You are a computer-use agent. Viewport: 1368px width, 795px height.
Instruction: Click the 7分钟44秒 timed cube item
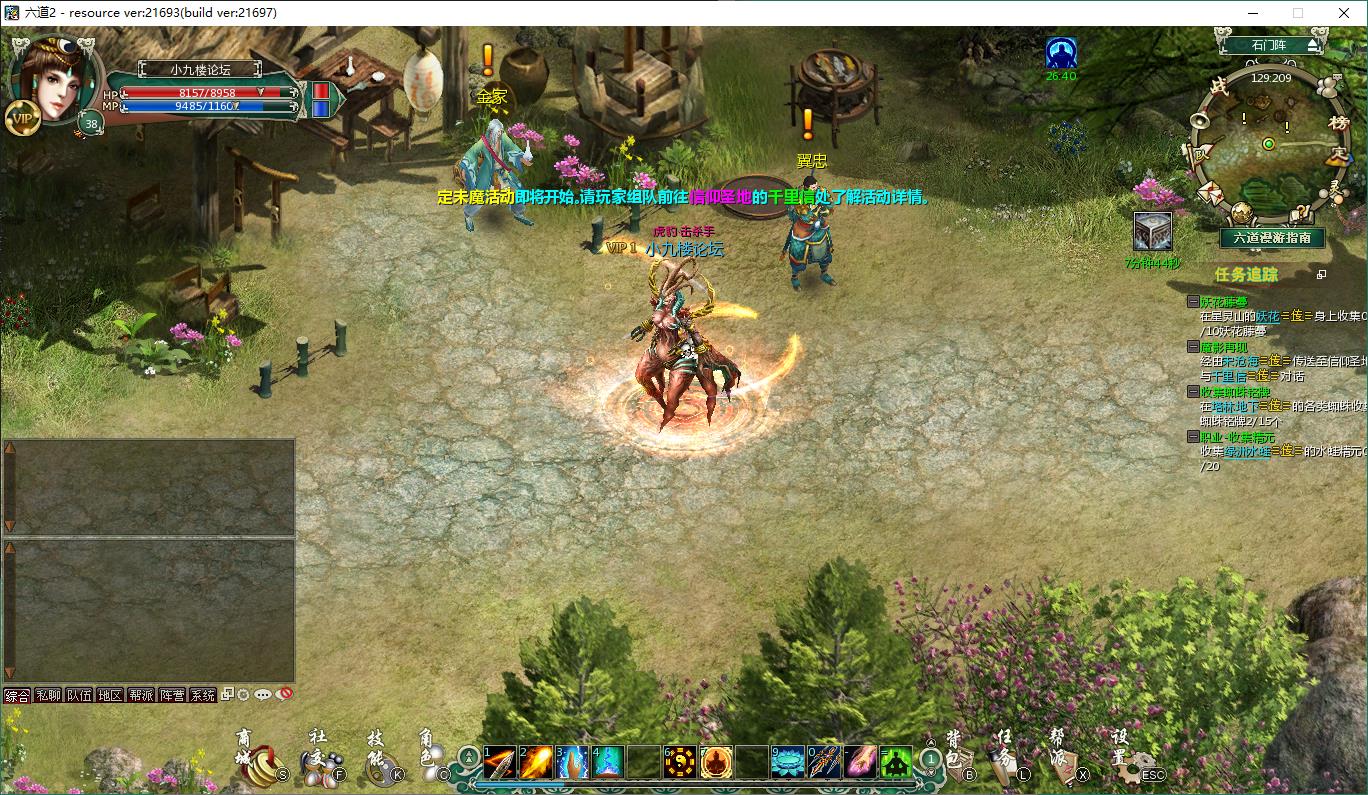[1153, 230]
